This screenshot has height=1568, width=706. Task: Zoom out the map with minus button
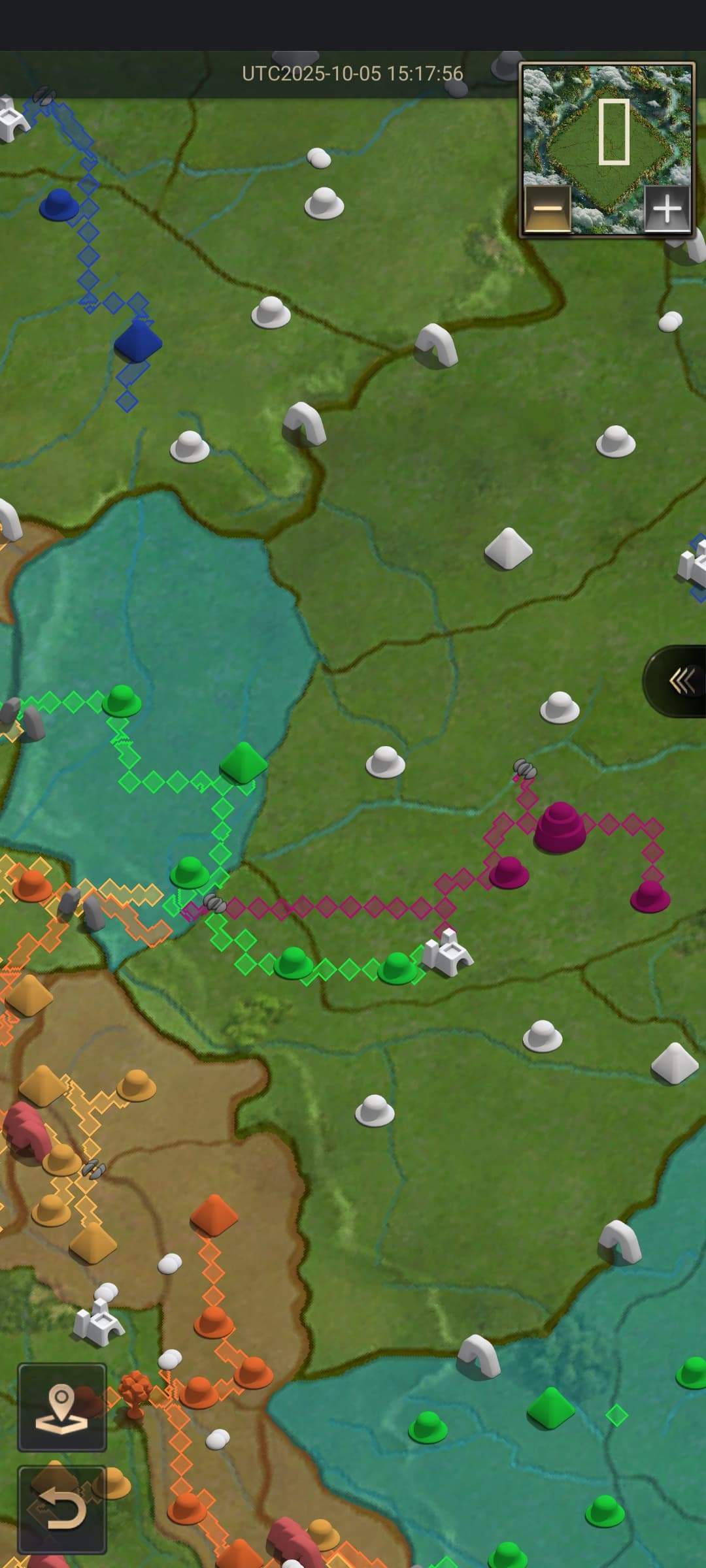pos(548,209)
